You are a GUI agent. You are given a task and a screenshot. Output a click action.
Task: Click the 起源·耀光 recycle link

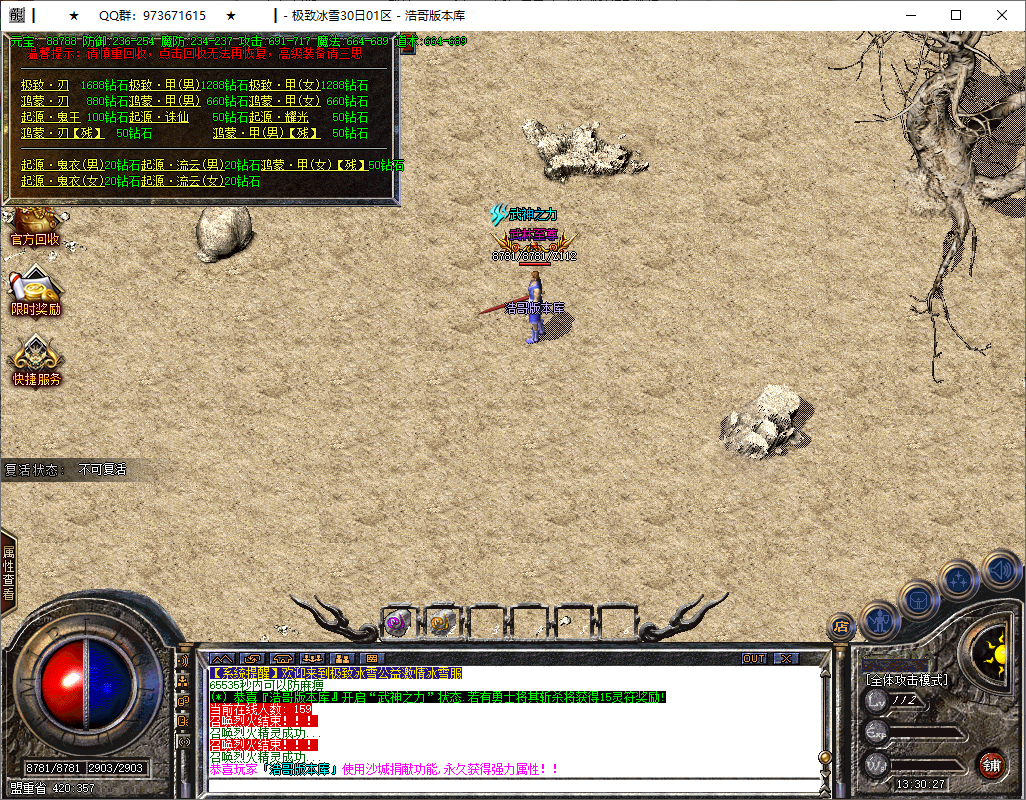pos(279,117)
